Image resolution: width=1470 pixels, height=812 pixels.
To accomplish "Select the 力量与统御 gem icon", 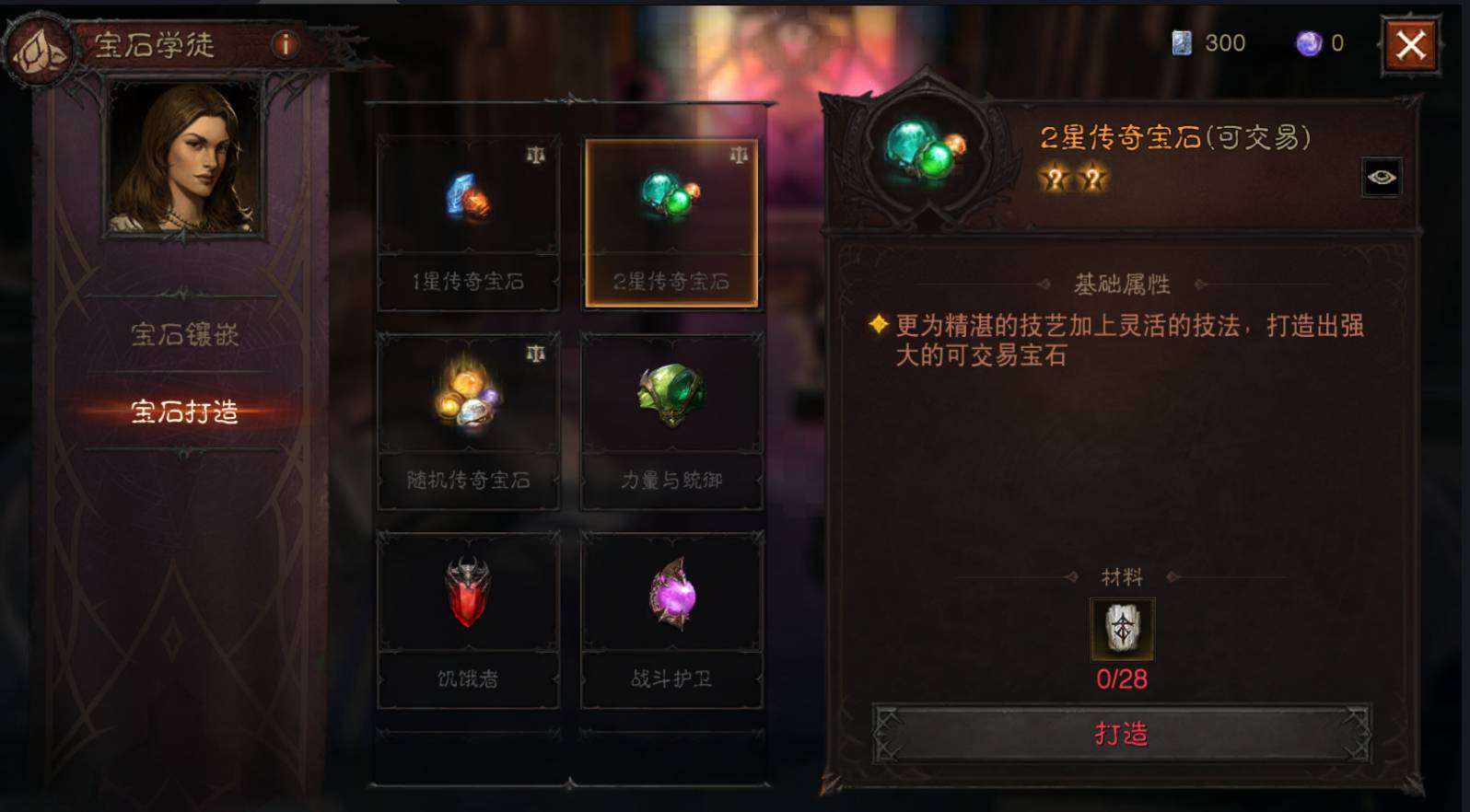I will [671, 396].
